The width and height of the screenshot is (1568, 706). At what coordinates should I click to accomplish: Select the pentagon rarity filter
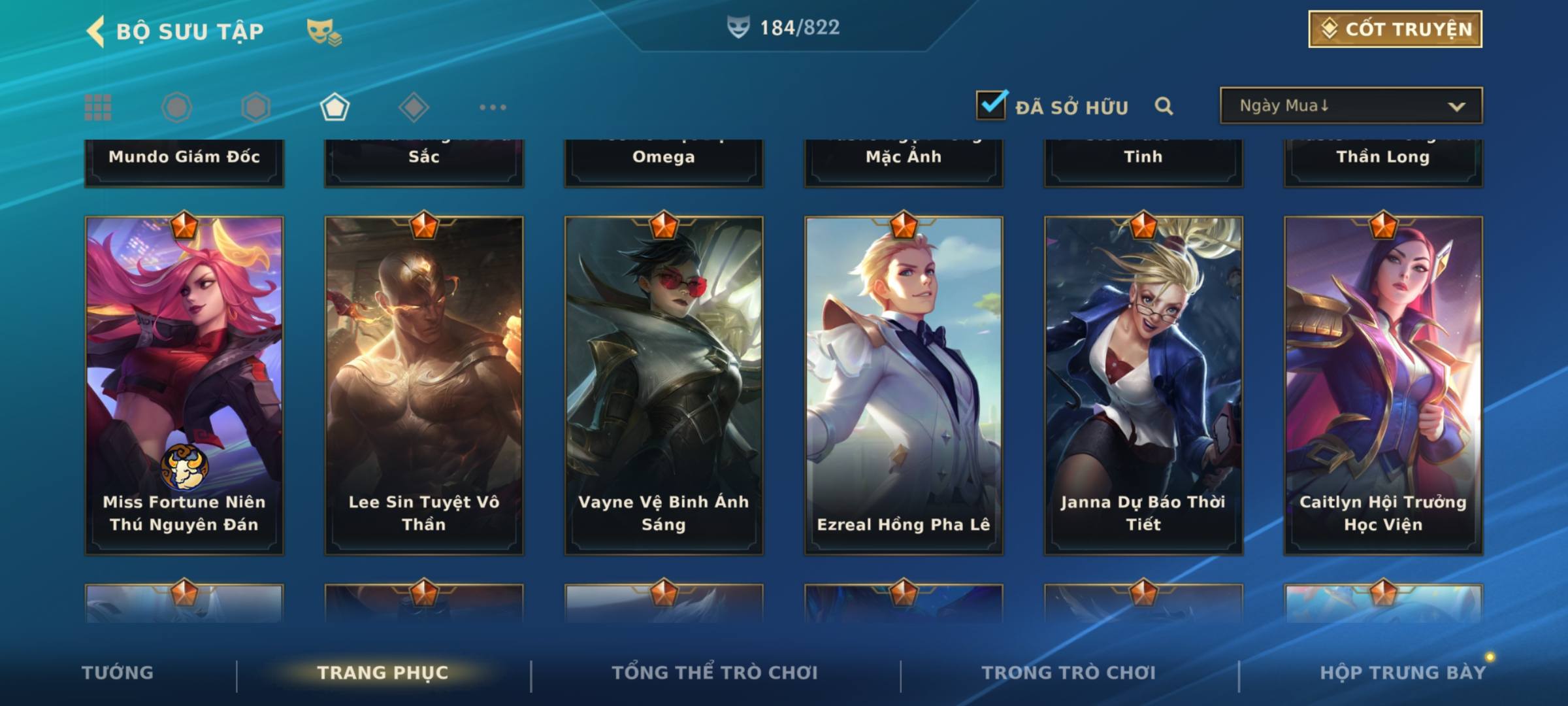tap(335, 107)
